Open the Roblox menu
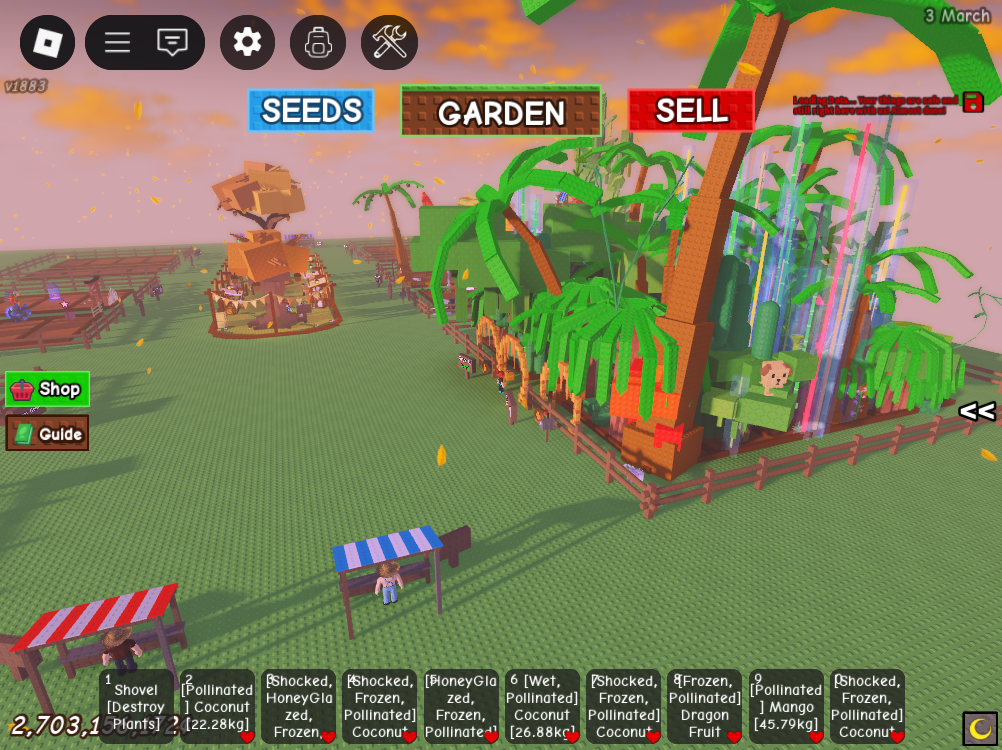 click(47, 42)
